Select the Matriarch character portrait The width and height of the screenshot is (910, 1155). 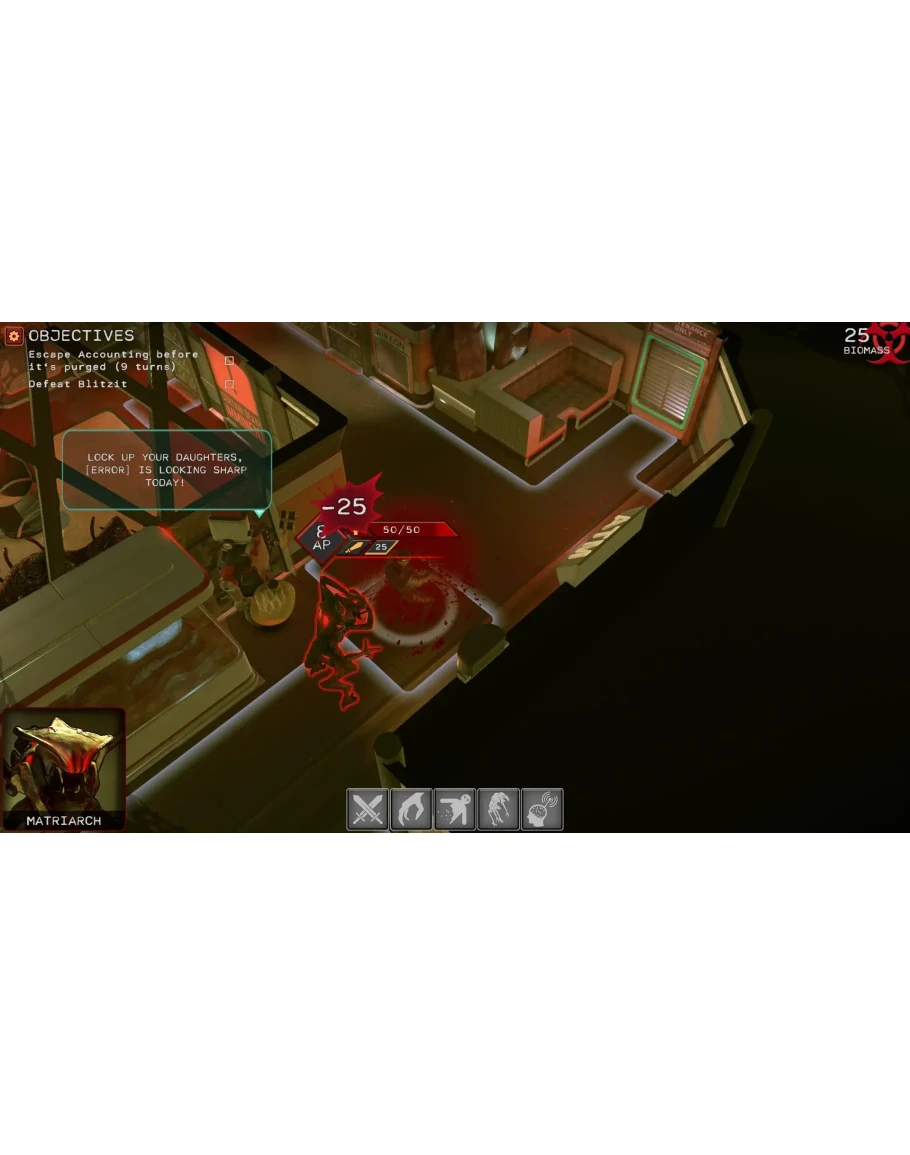click(64, 768)
